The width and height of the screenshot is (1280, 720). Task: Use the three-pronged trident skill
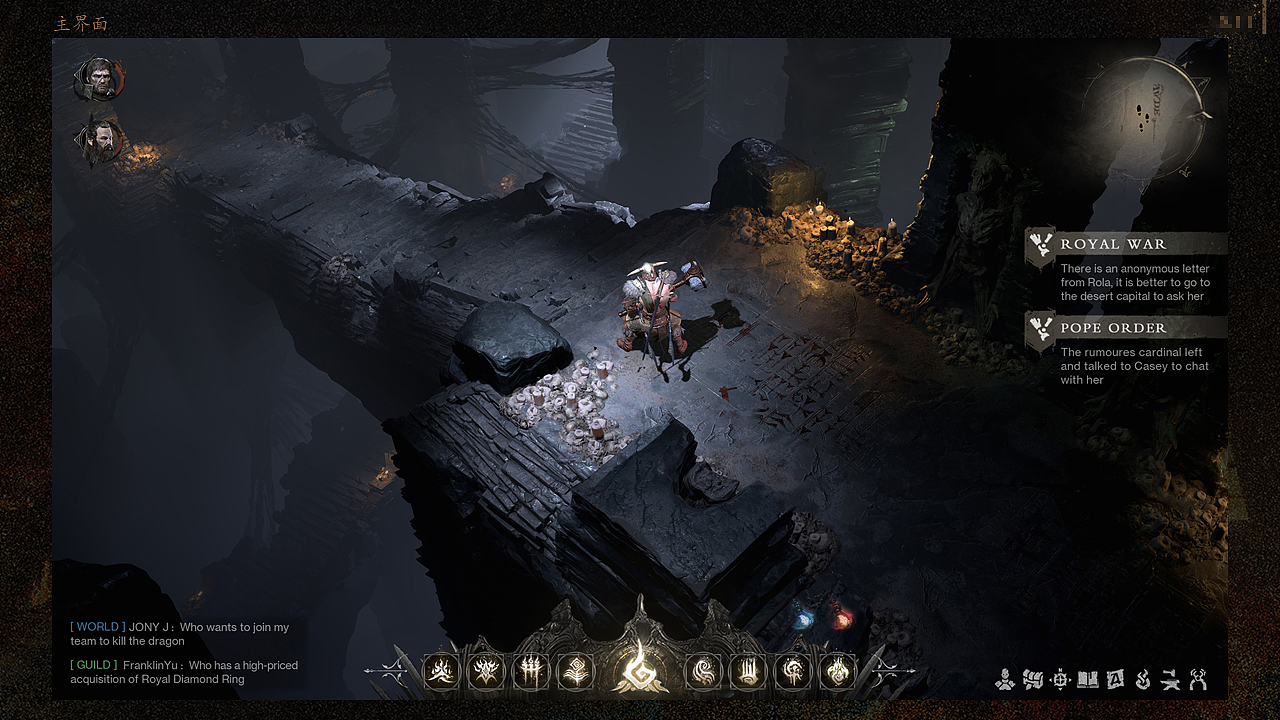[x=531, y=672]
